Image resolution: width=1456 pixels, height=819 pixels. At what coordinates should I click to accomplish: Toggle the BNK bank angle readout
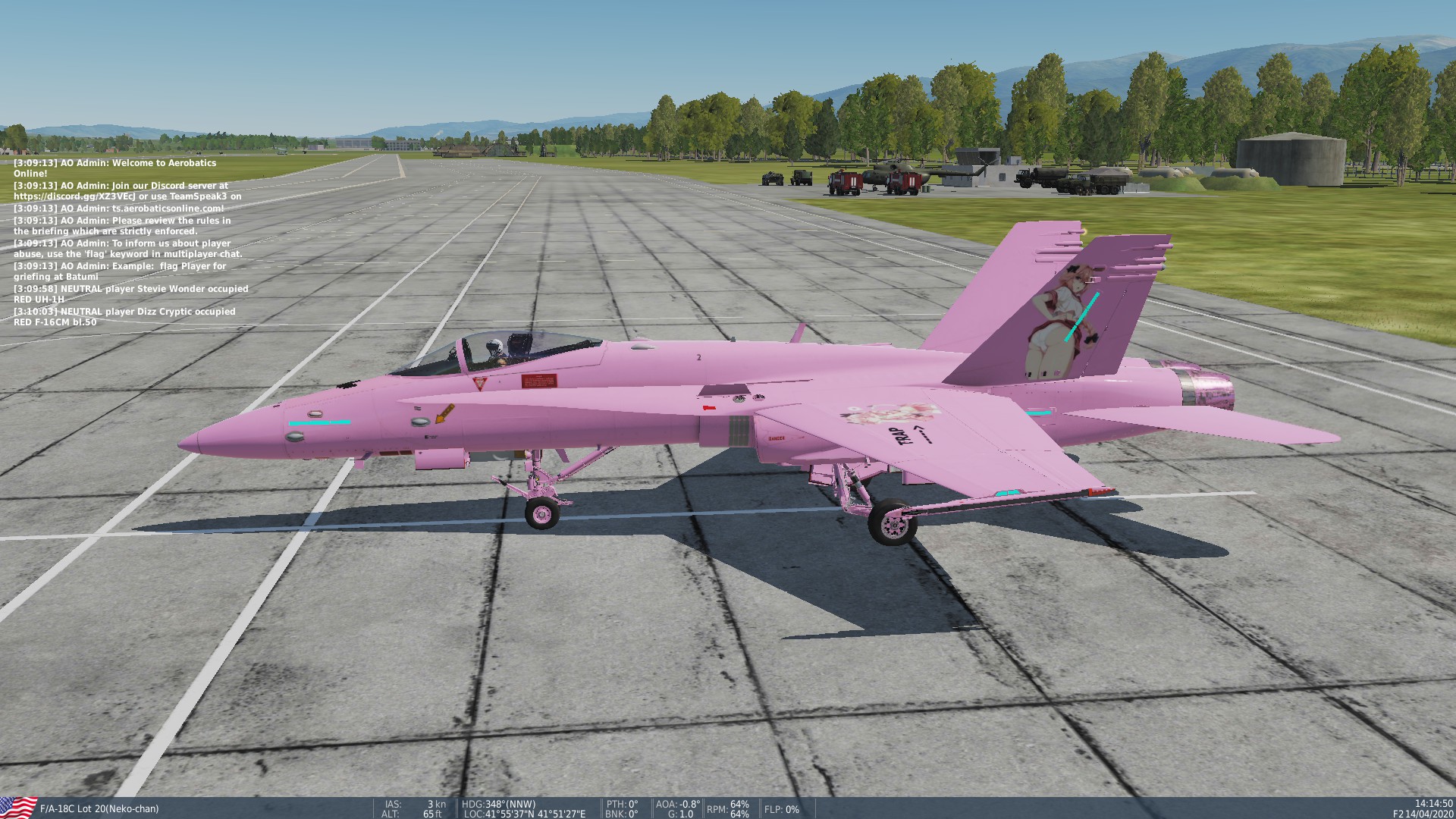click(x=620, y=814)
